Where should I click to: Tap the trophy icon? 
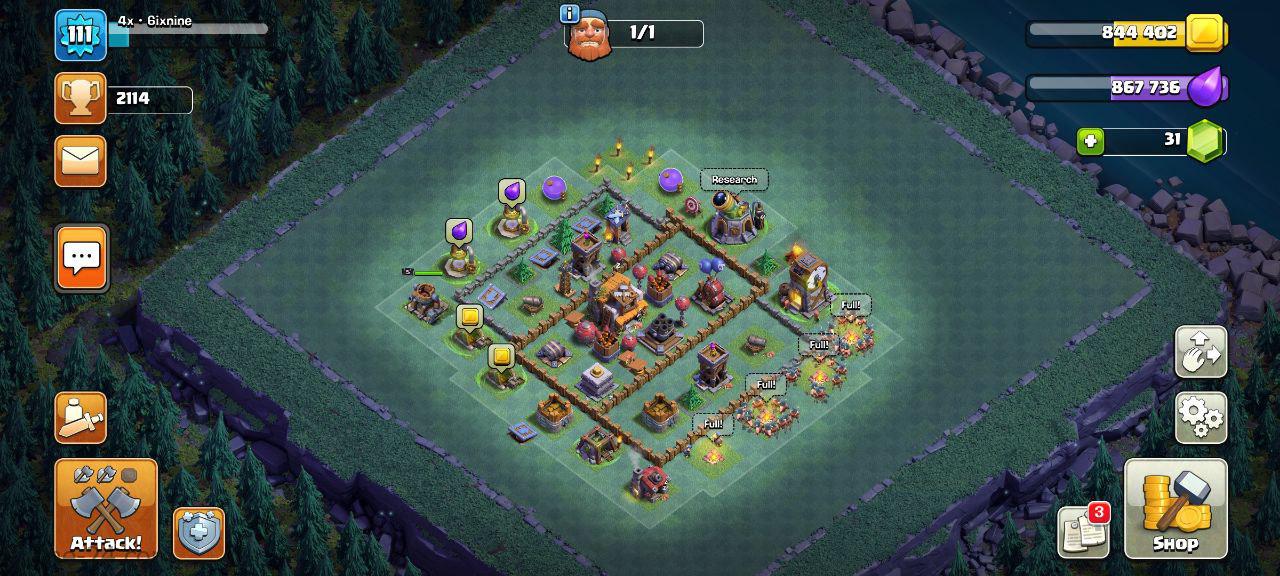(x=80, y=98)
